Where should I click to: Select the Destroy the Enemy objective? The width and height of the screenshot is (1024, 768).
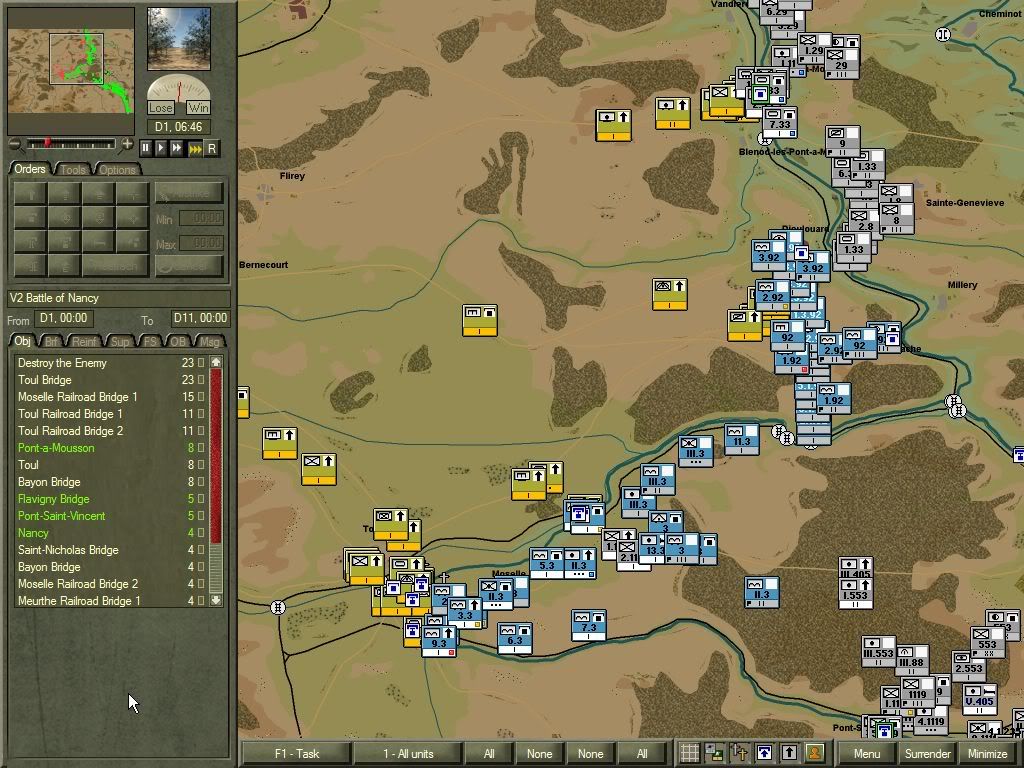pos(62,363)
